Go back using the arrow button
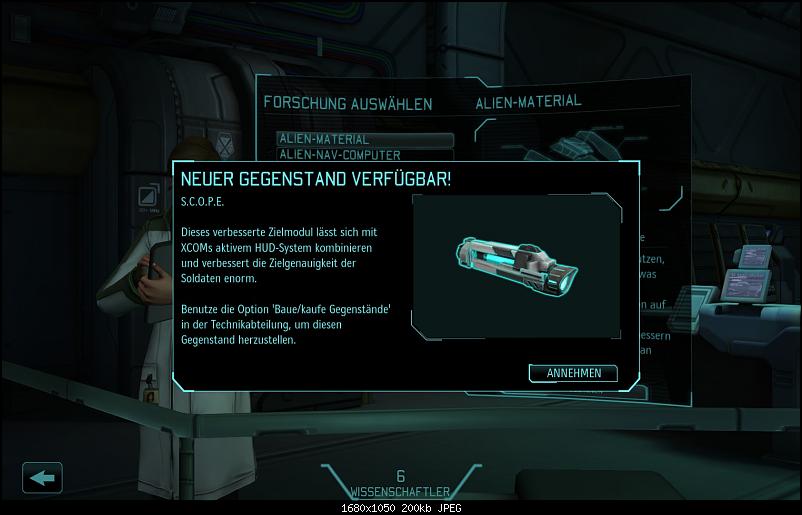 click(x=42, y=477)
